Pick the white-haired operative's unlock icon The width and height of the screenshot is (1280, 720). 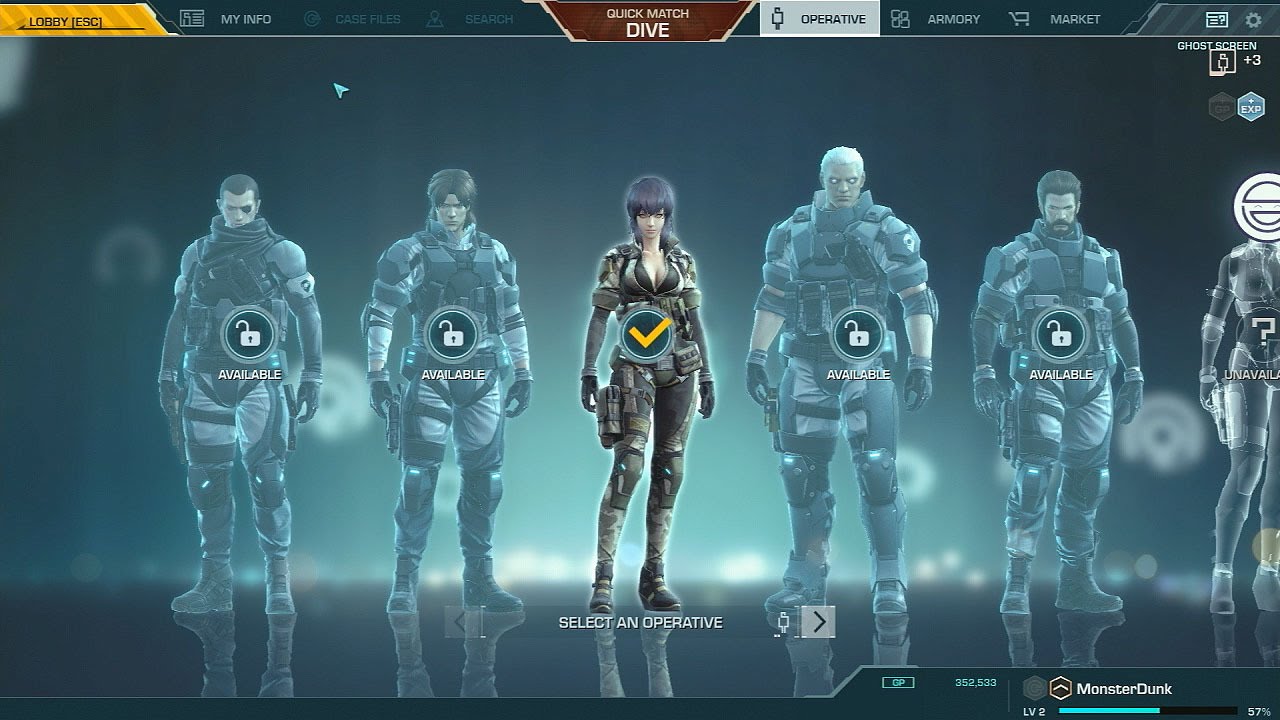pos(858,336)
